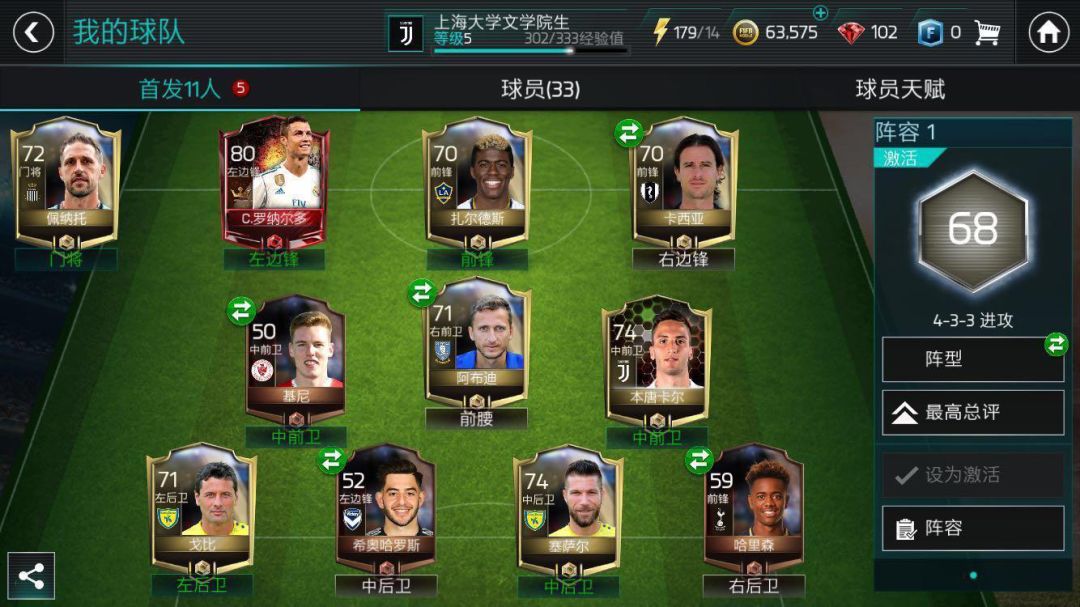This screenshot has width=1080, height=607.
Task: Add more coins with the plus icon
Action: click(820, 13)
